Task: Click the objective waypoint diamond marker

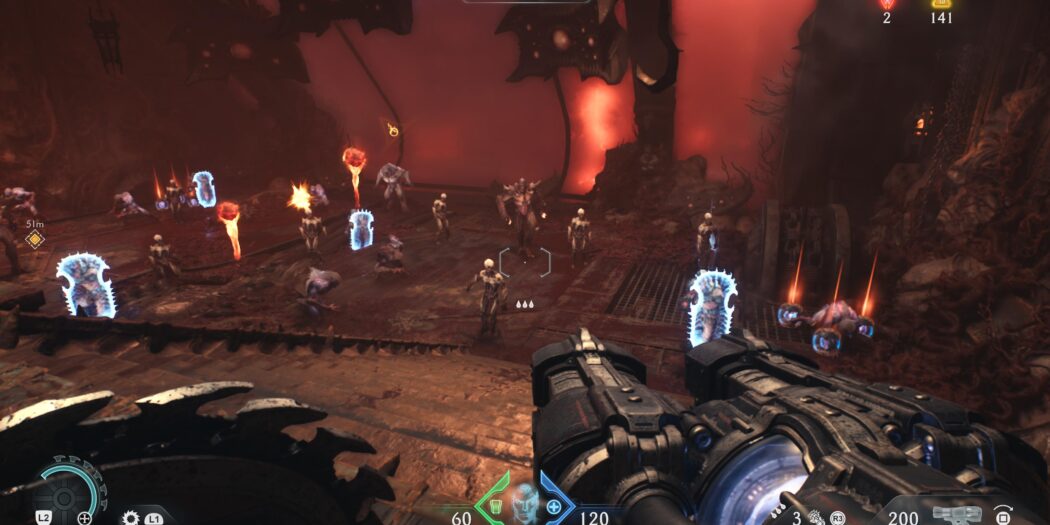Action: (35, 239)
